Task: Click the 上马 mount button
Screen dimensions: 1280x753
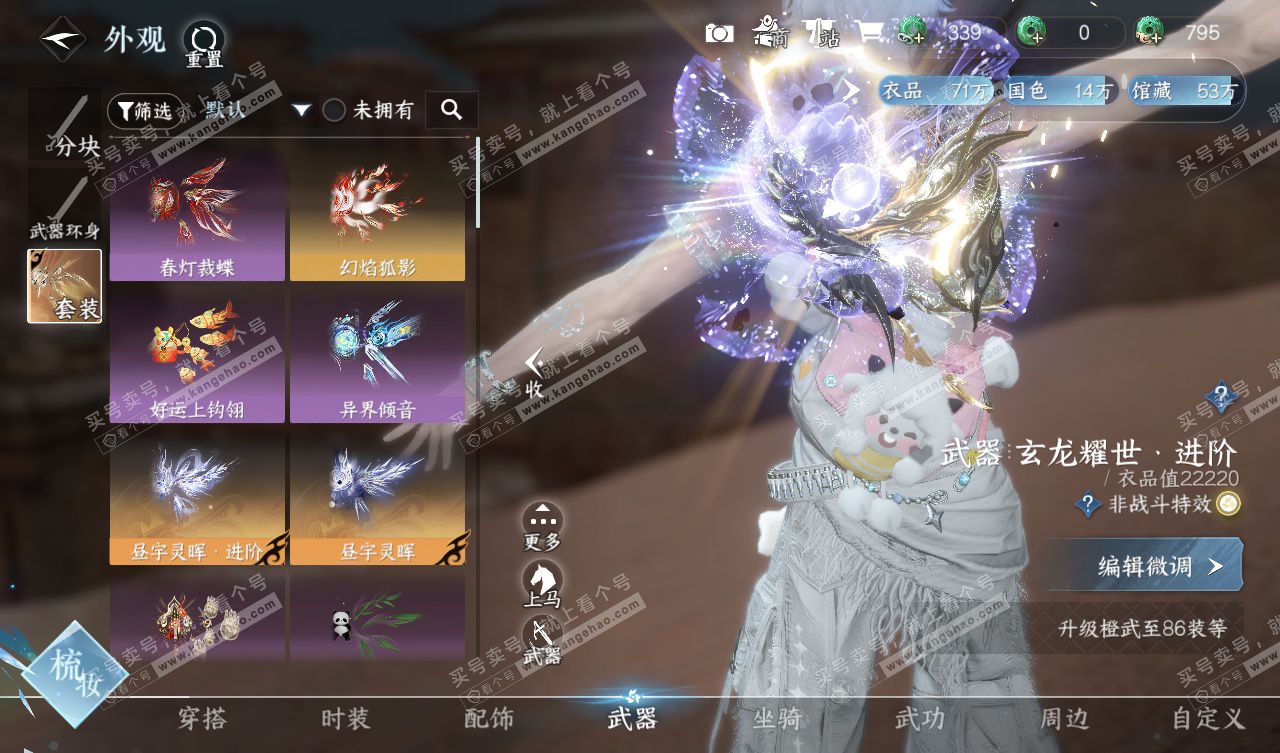Action: pos(542,585)
